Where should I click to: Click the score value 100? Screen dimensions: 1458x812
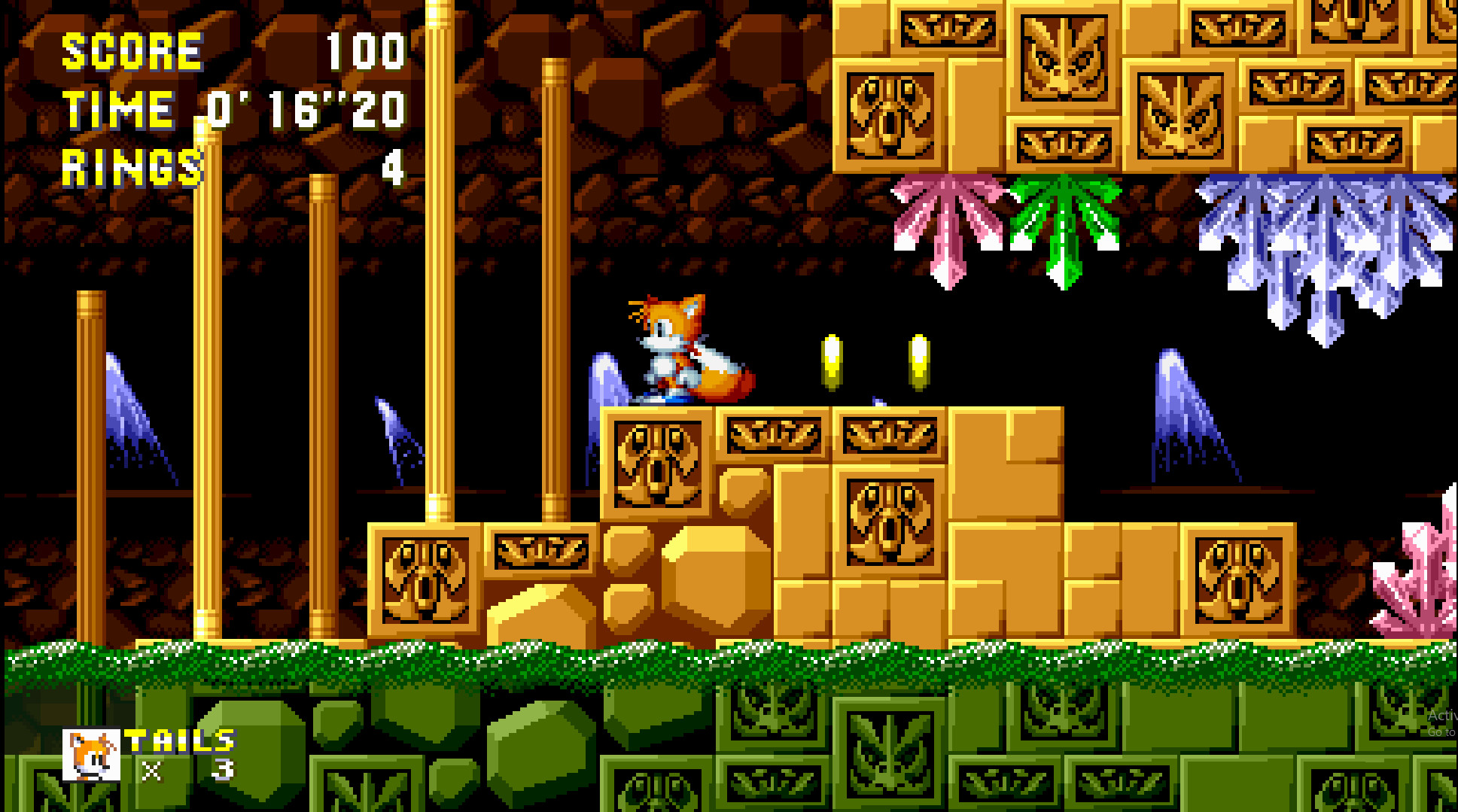pyautogui.click(x=365, y=51)
